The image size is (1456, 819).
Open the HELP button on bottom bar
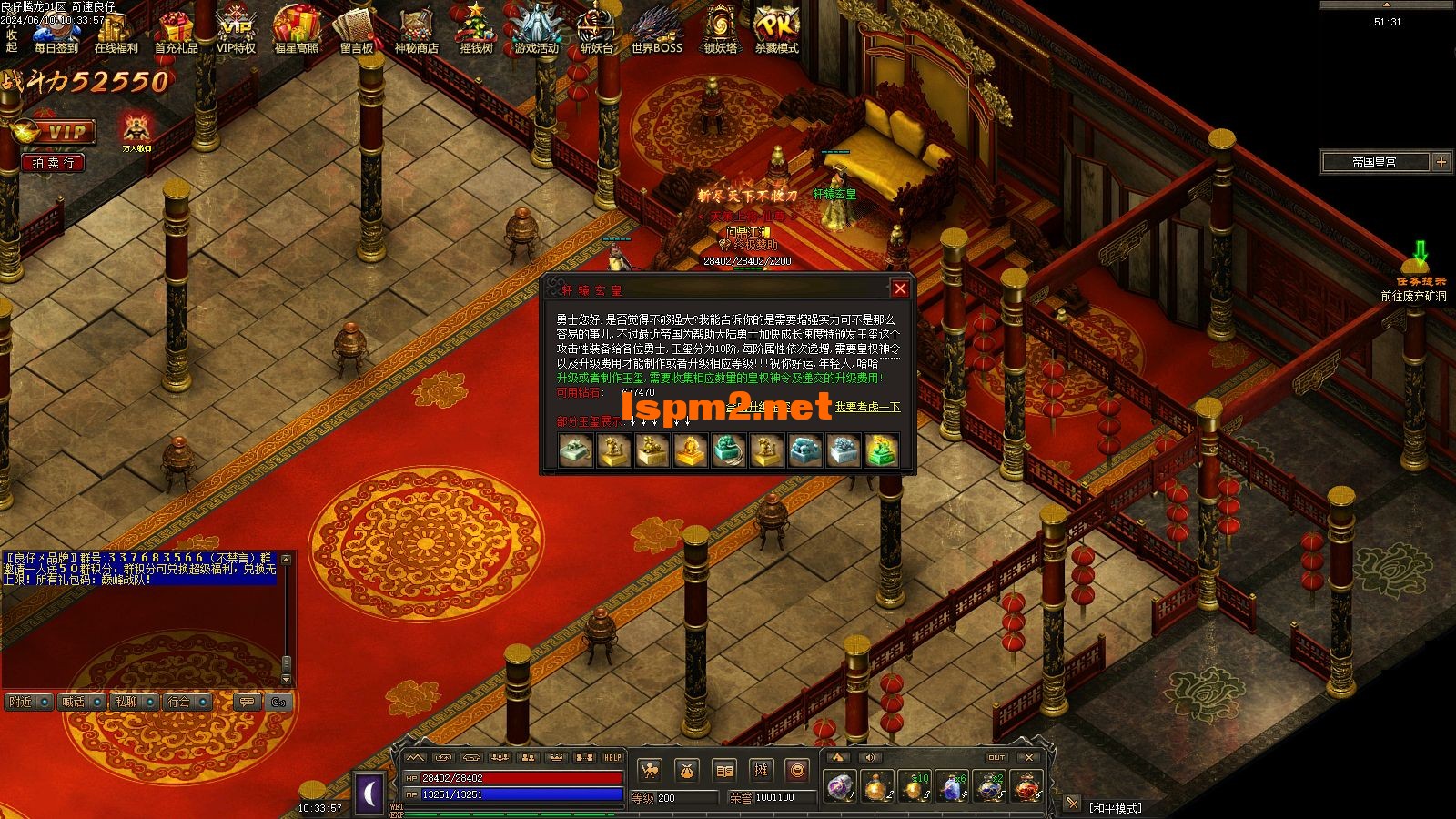(613, 757)
